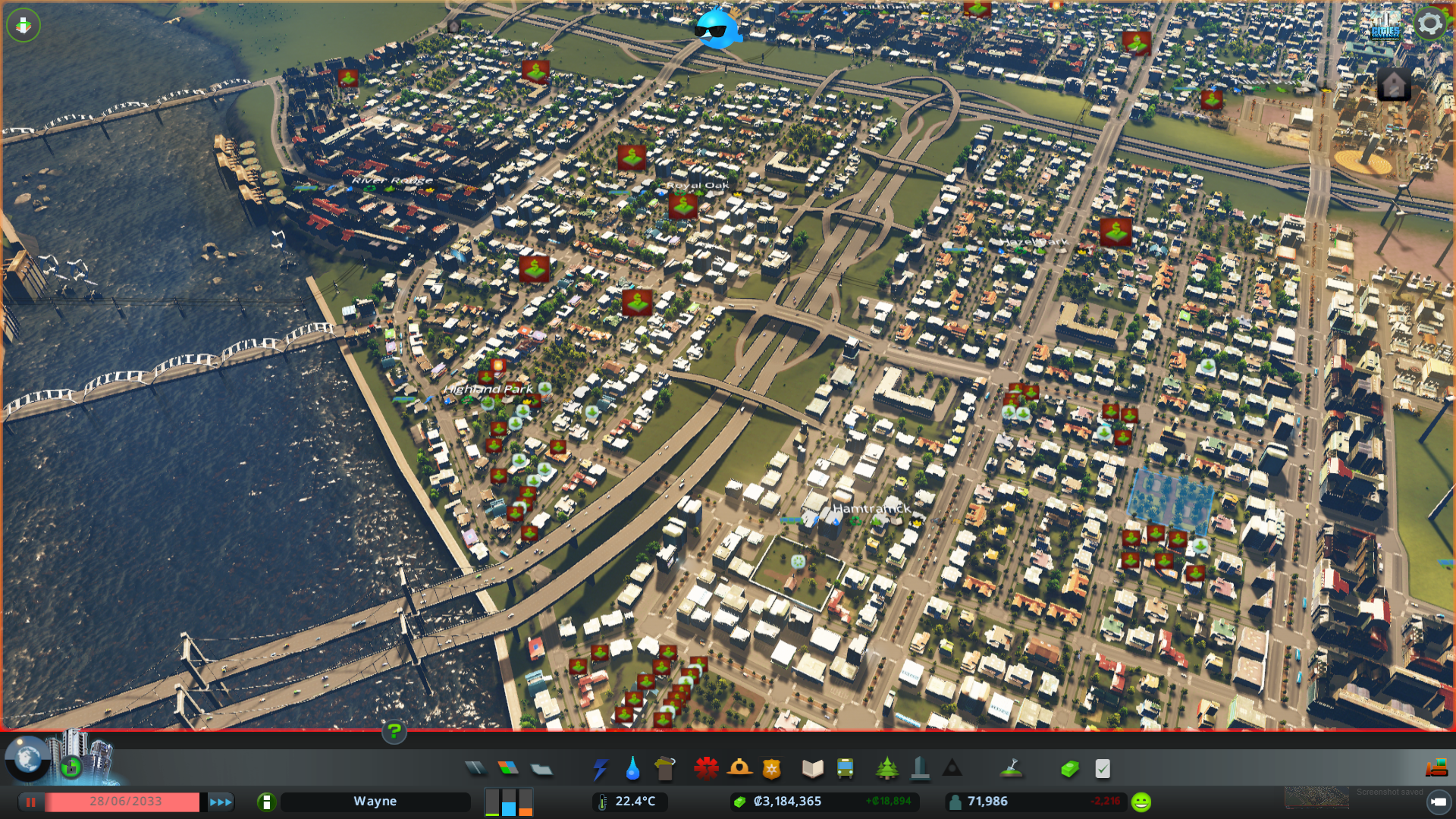
Task: Select the Water and Sewage menu icon
Action: click(x=633, y=768)
